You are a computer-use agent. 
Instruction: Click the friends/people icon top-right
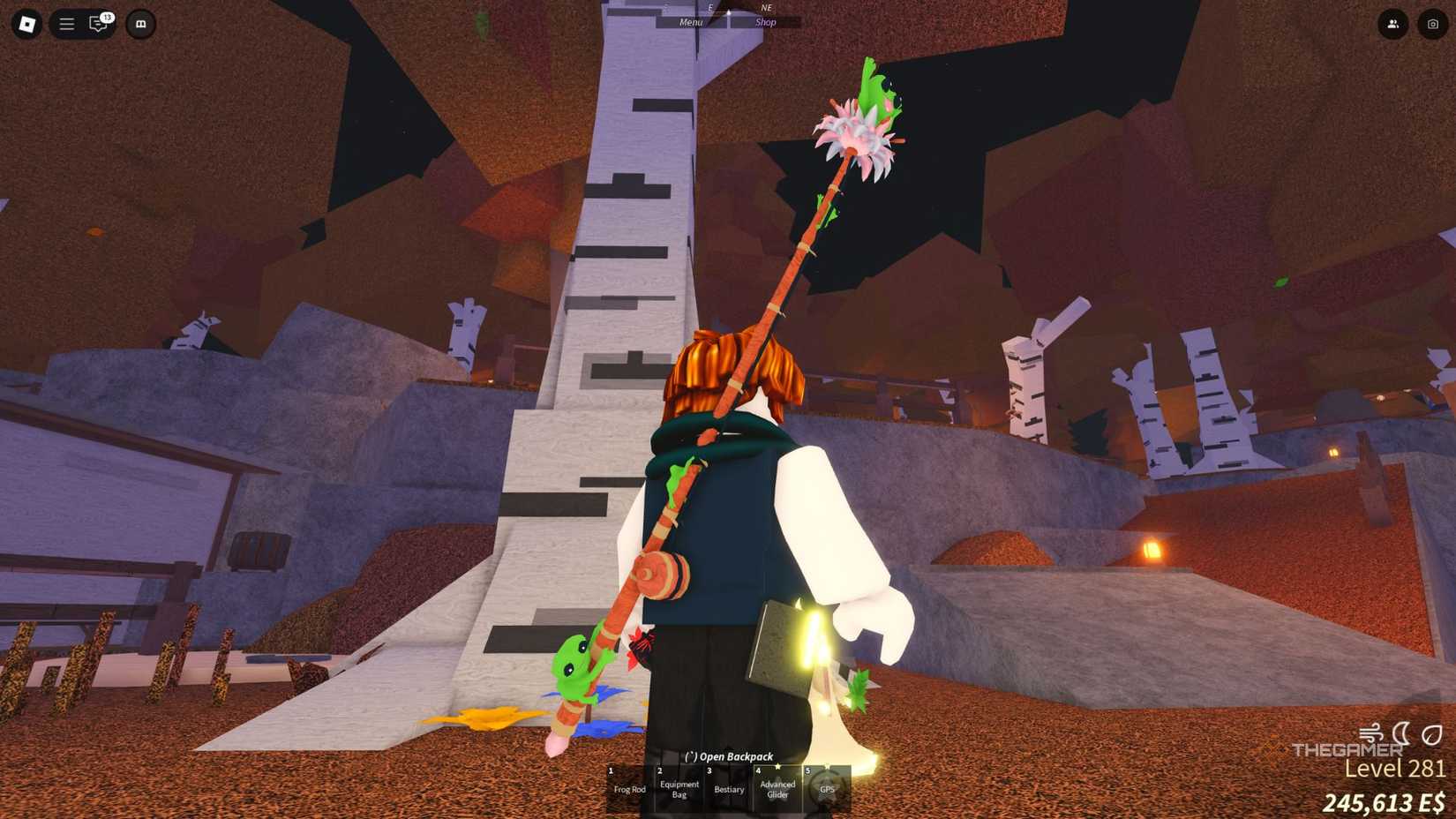(x=1392, y=24)
